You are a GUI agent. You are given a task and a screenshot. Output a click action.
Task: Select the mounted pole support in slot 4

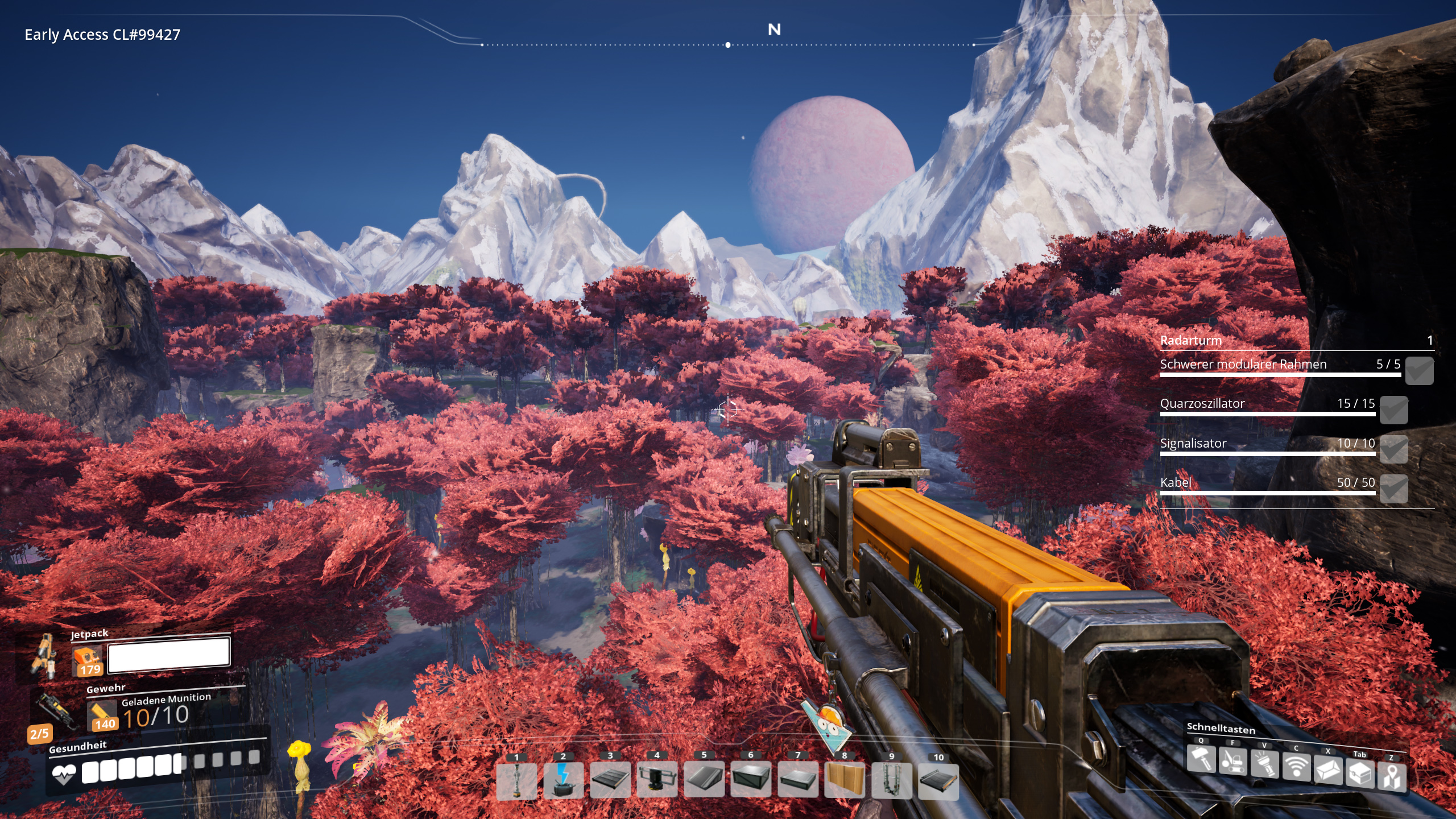coord(657,780)
